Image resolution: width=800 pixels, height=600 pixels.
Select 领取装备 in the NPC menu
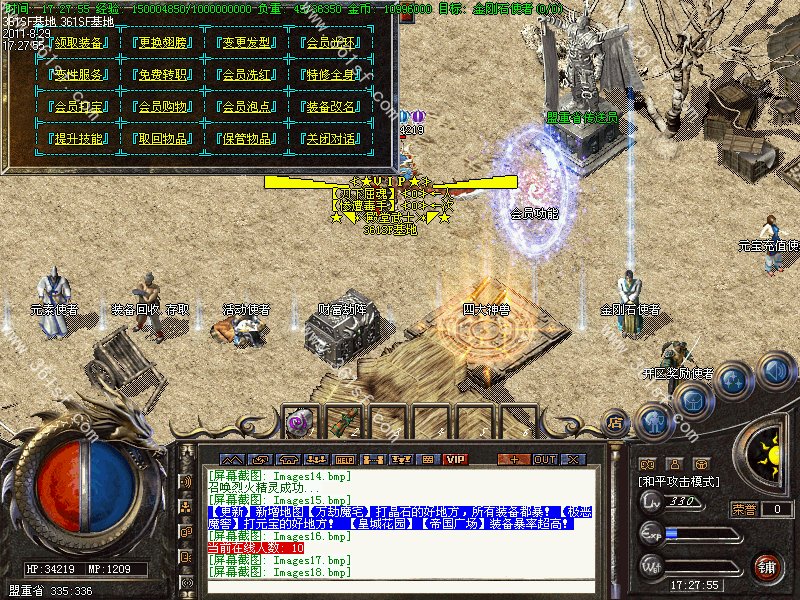pos(75,43)
